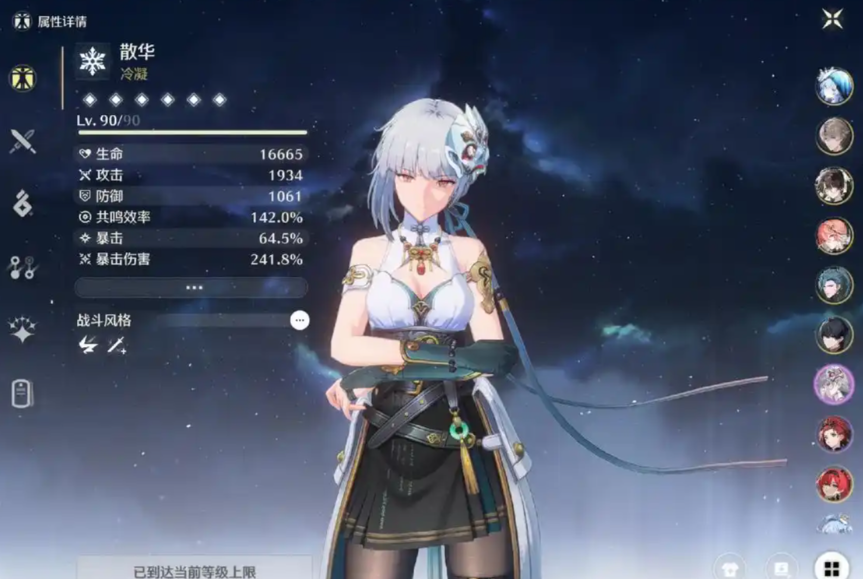863x579 pixels.
Task: Expand full stats with the three-dot bar
Action: [191, 287]
